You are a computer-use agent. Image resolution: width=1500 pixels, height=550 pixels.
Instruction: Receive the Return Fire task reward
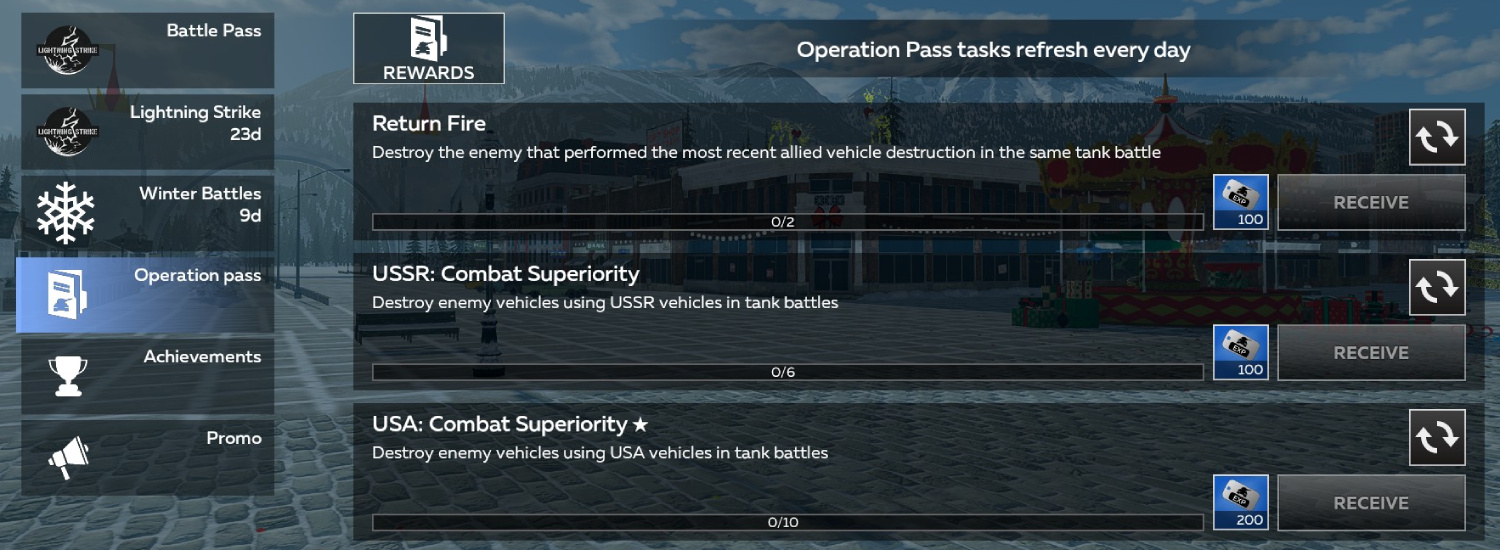click(x=1371, y=202)
